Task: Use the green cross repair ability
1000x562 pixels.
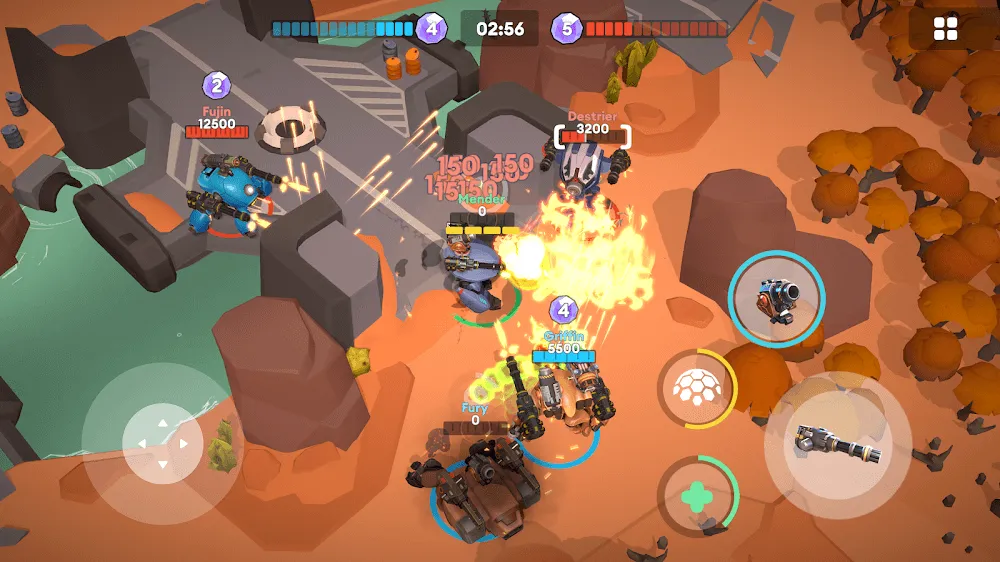Action: point(695,494)
